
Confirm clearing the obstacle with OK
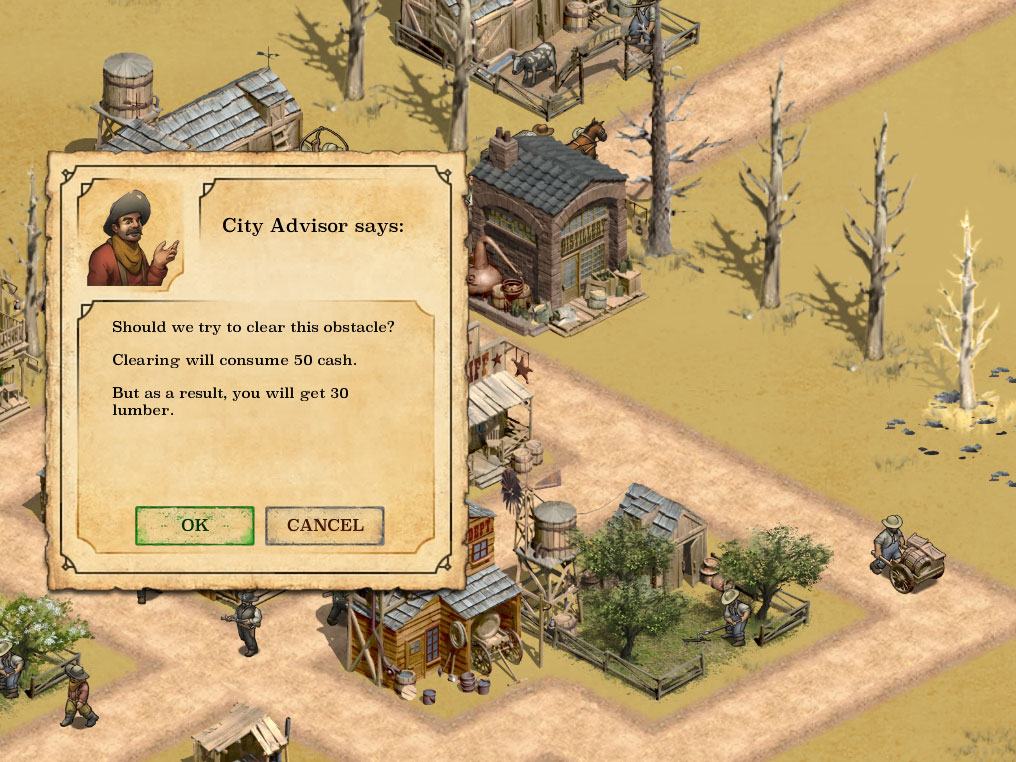(x=194, y=526)
